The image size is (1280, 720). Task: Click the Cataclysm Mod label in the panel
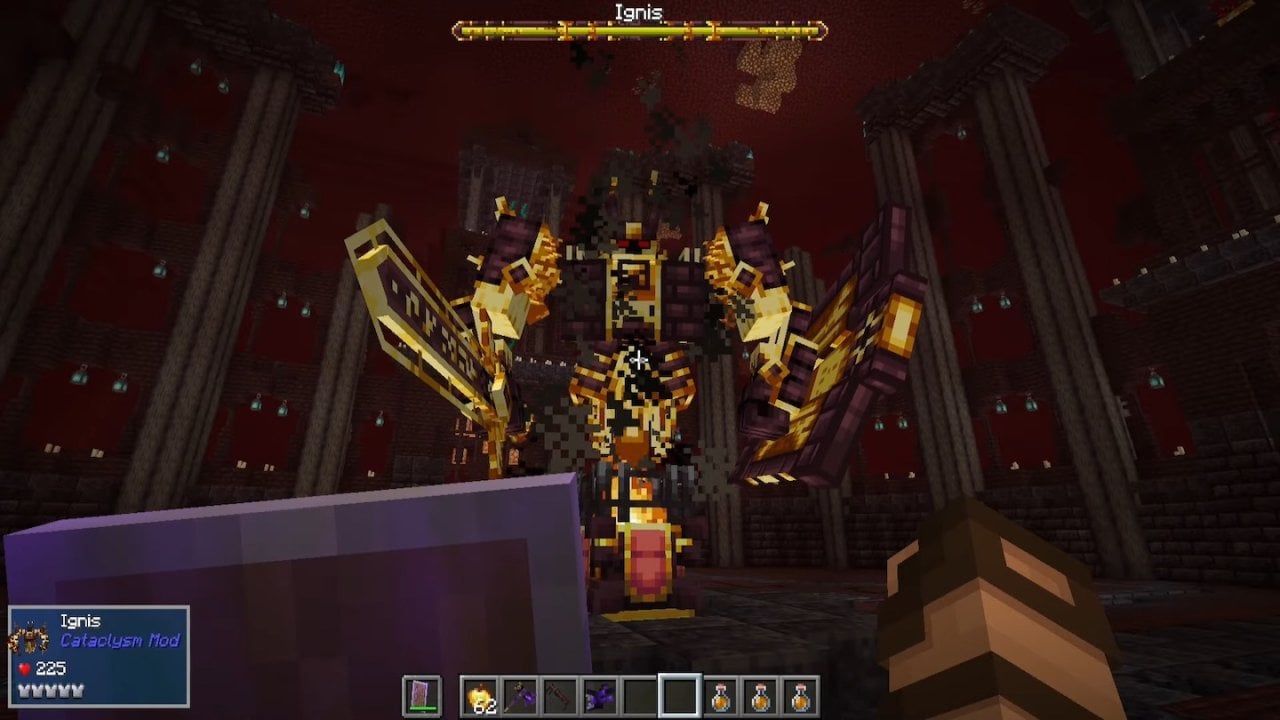click(x=120, y=641)
